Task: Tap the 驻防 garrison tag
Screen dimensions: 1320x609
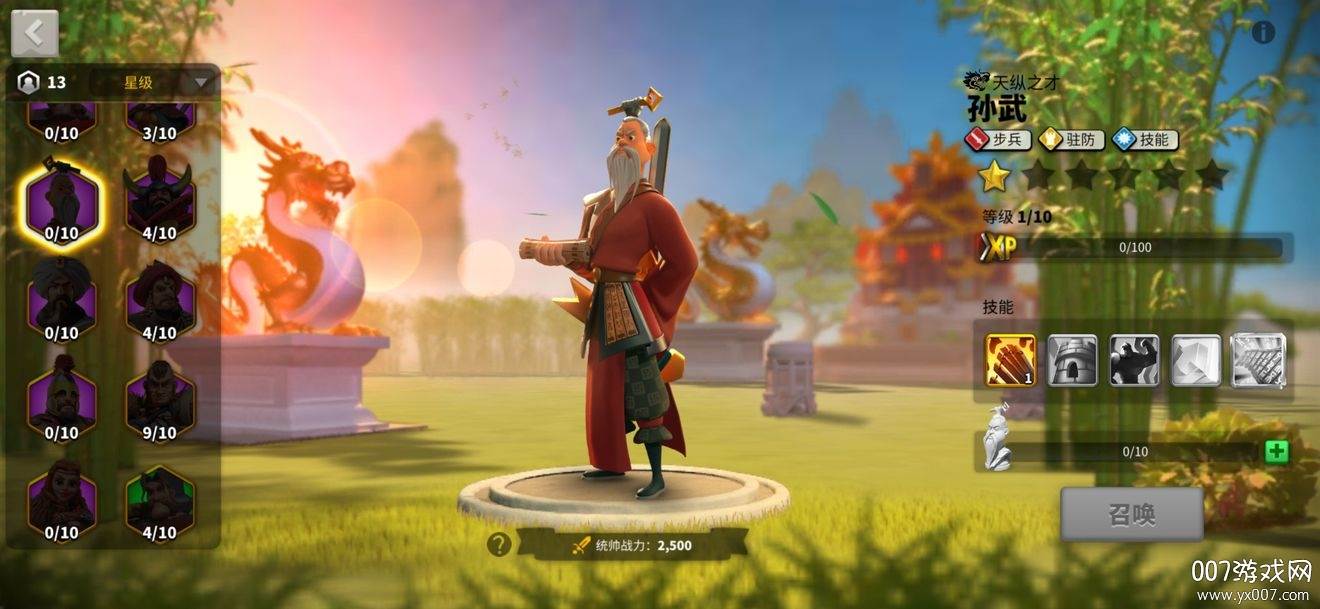Action: pos(1071,140)
